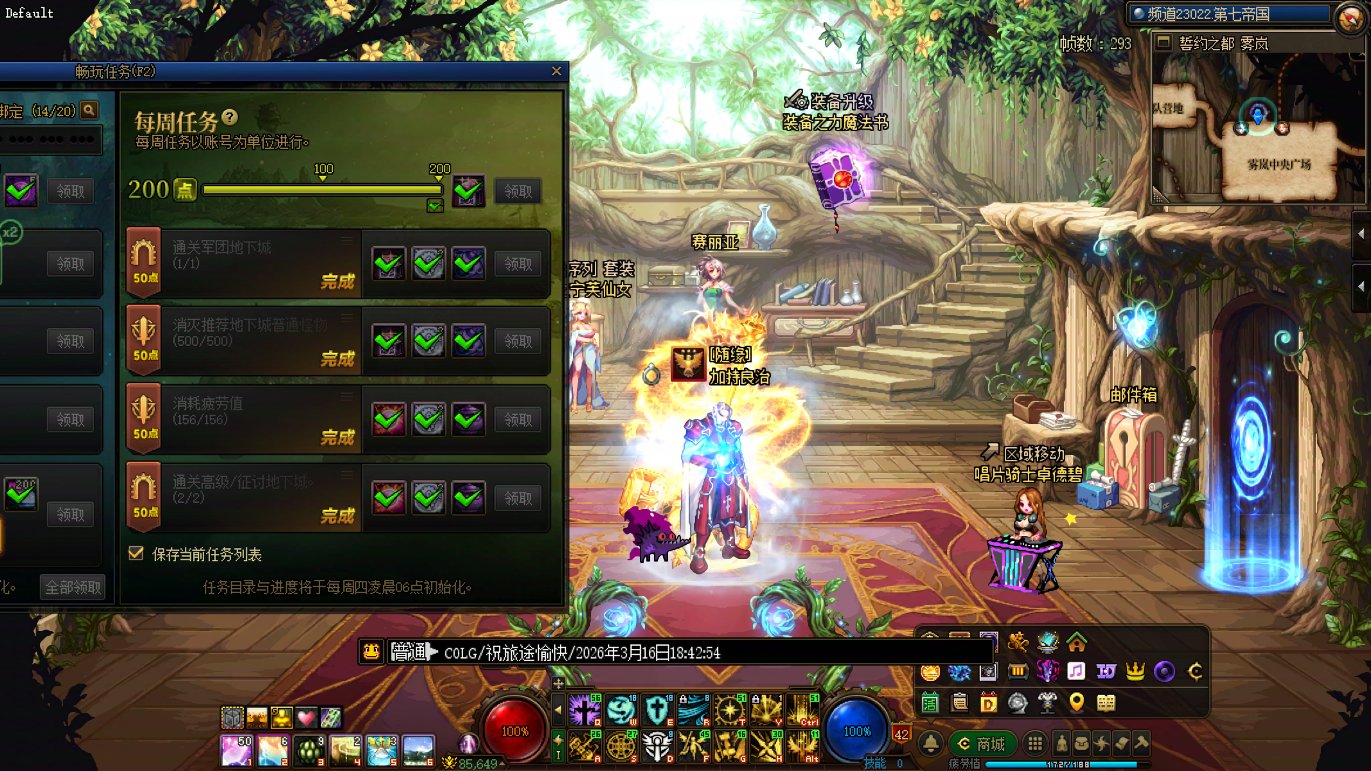Toggle the 保存当前任务列表 checkbox
The image size is (1371, 771).
[136, 553]
